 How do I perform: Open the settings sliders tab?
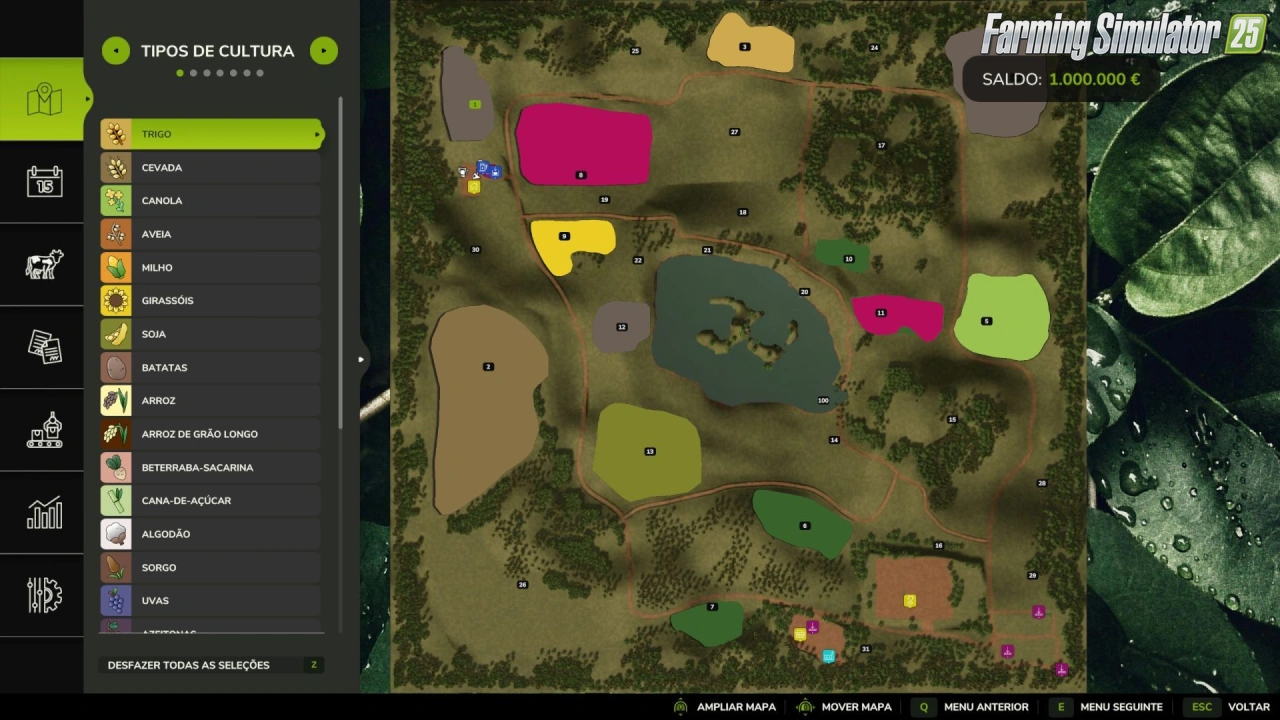(44, 595)
